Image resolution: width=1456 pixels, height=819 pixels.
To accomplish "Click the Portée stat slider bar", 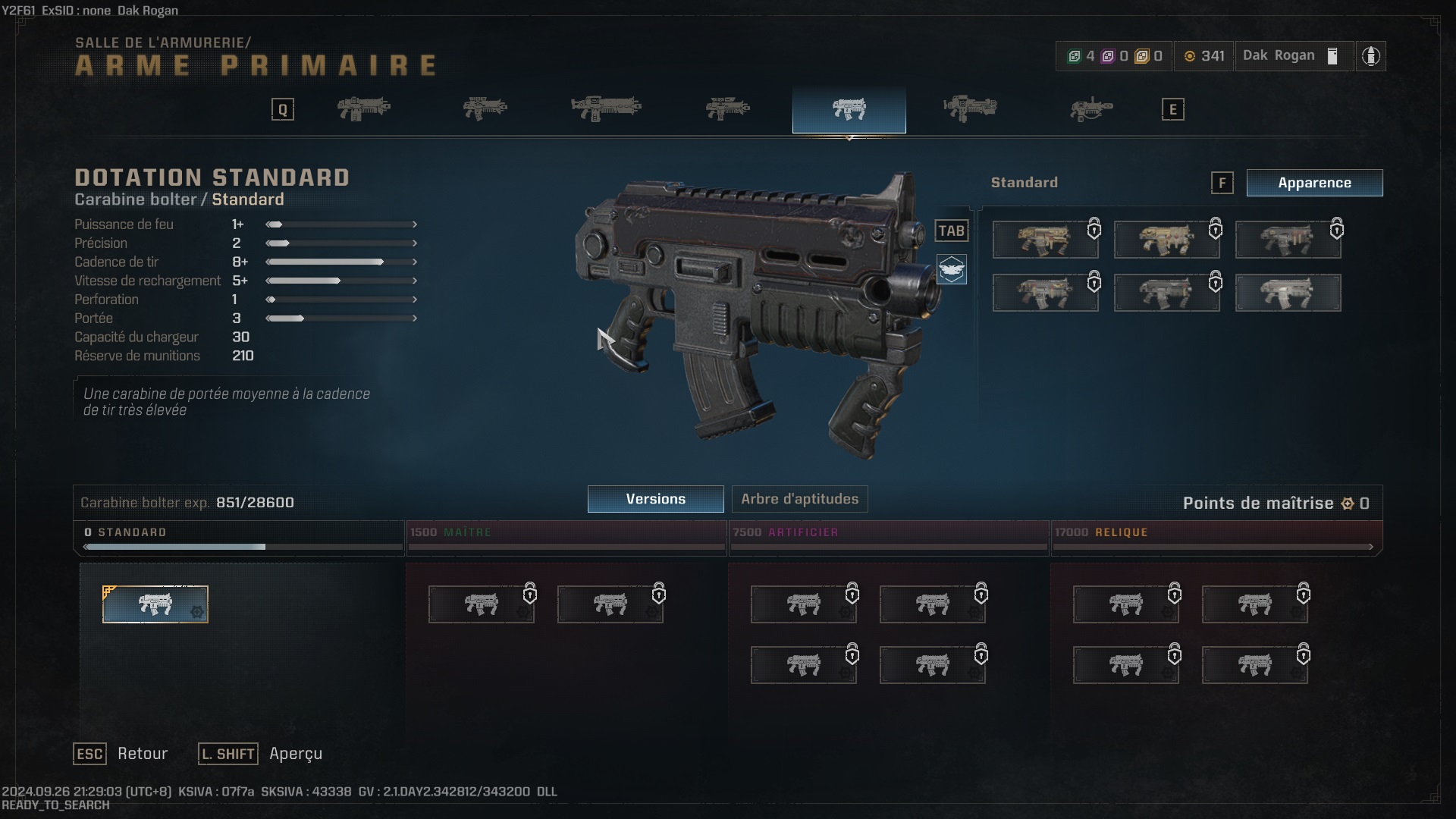I will tap(341, 318).
